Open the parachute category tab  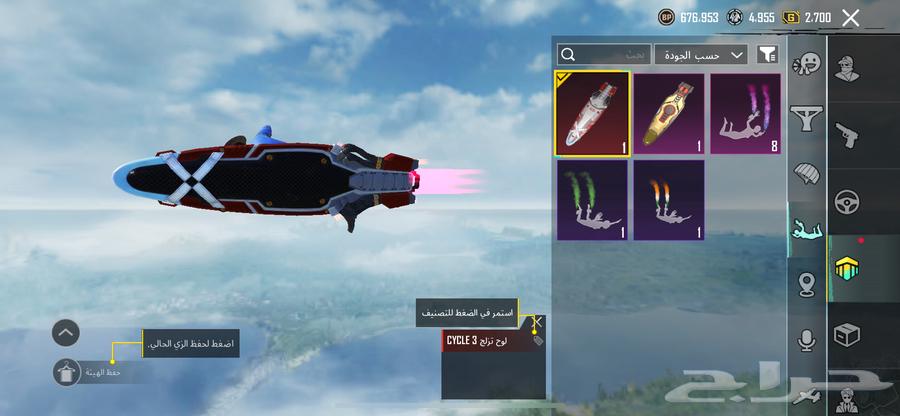click(x=806, y=173)
